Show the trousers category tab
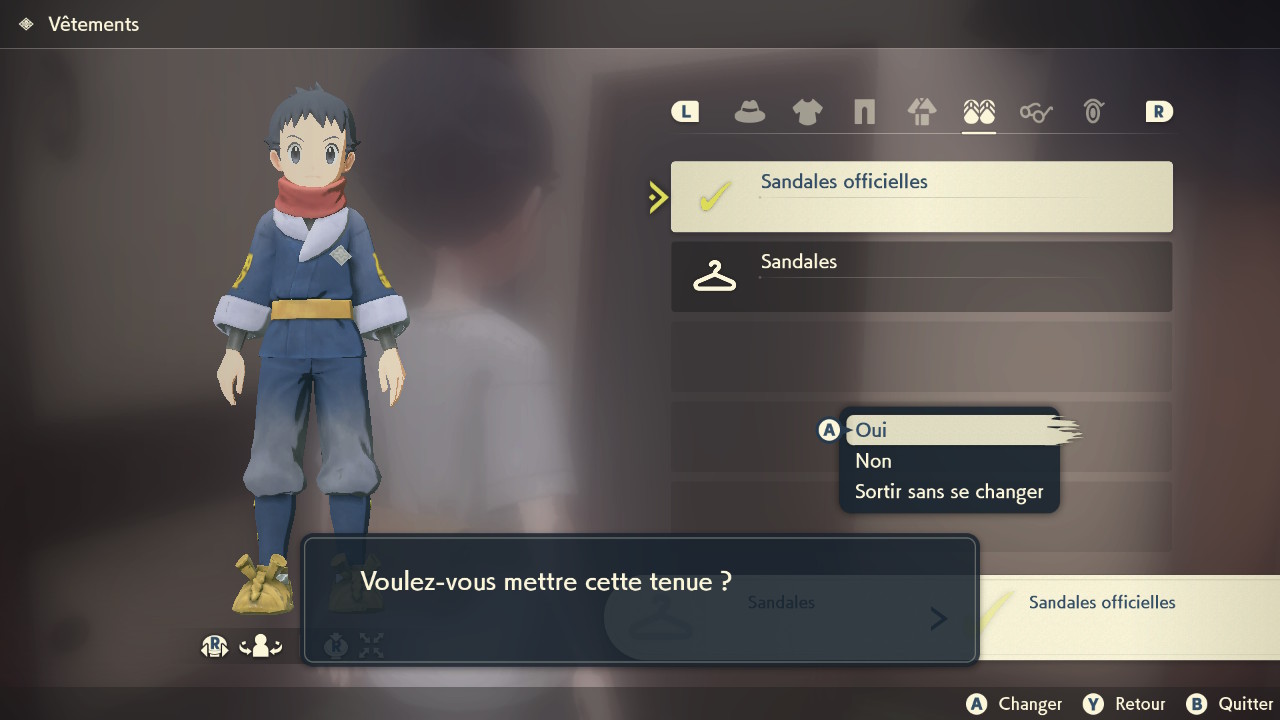The height and width of the screenshot is (720, 1280). click(x=864, y=112)
